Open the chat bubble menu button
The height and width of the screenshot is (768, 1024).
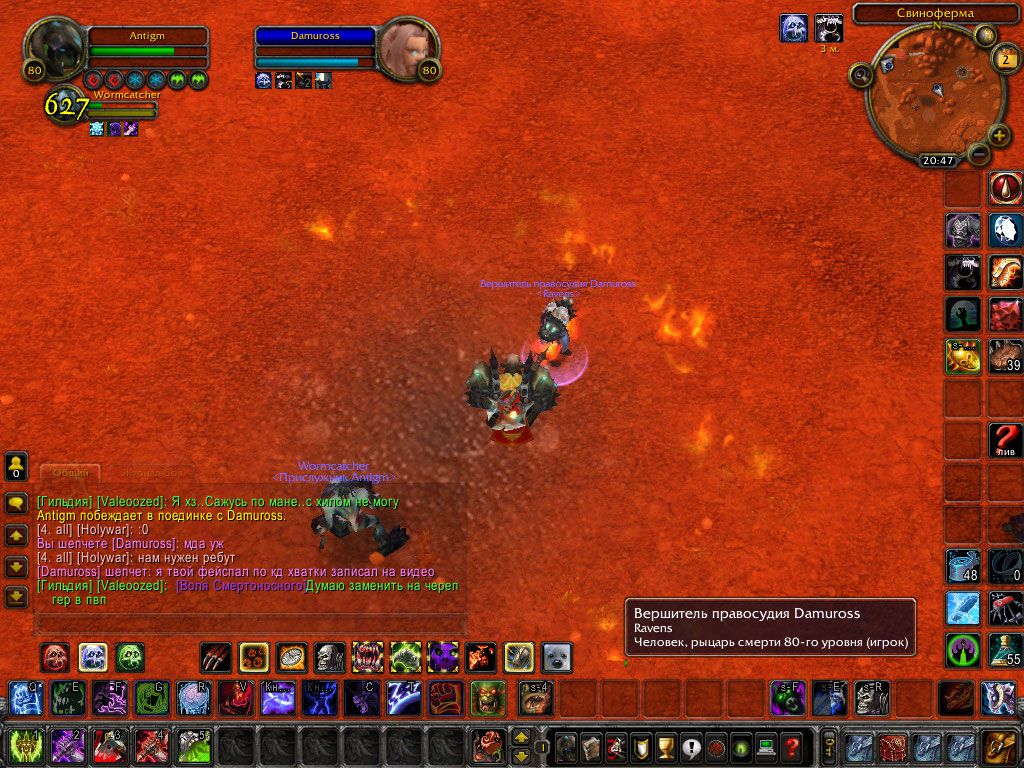[x=16, y=503]
